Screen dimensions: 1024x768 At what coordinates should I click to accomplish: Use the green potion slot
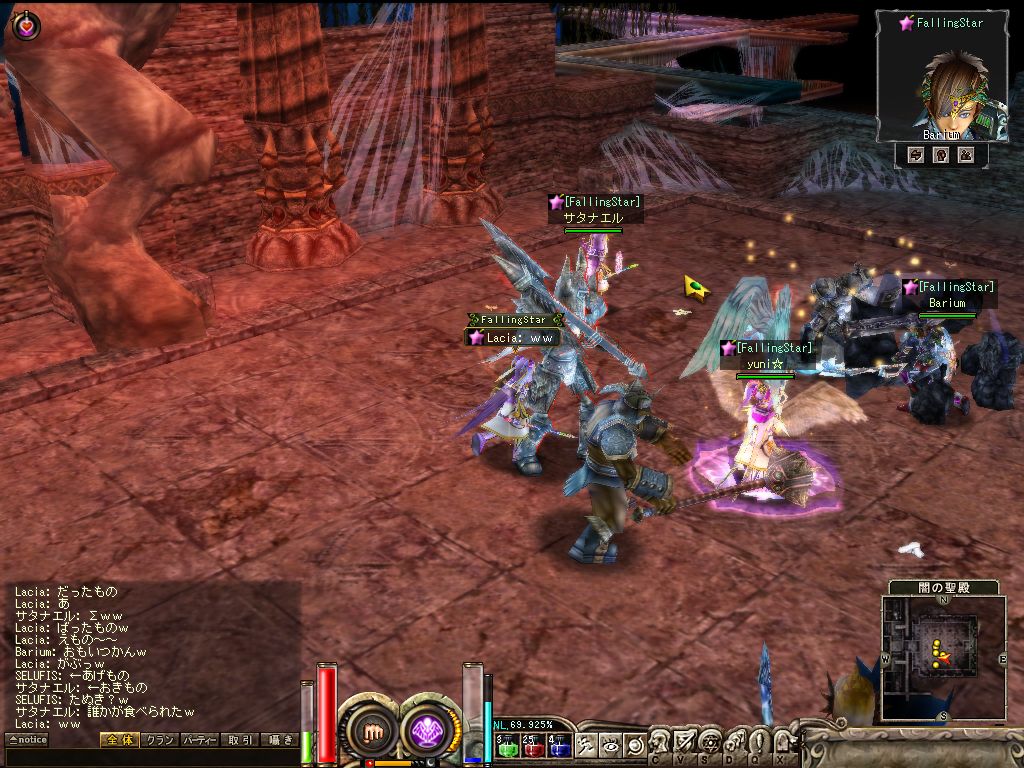tap(505, 746)
